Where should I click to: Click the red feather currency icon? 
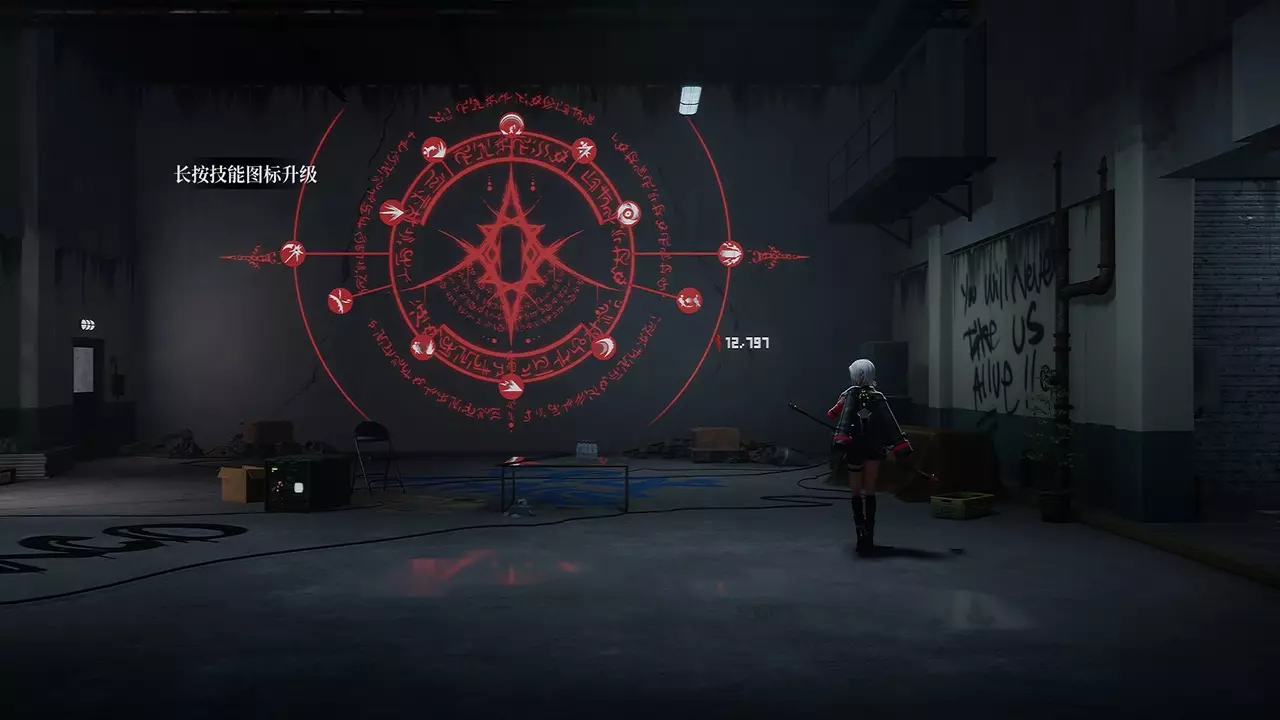click(x=719, y=341)
